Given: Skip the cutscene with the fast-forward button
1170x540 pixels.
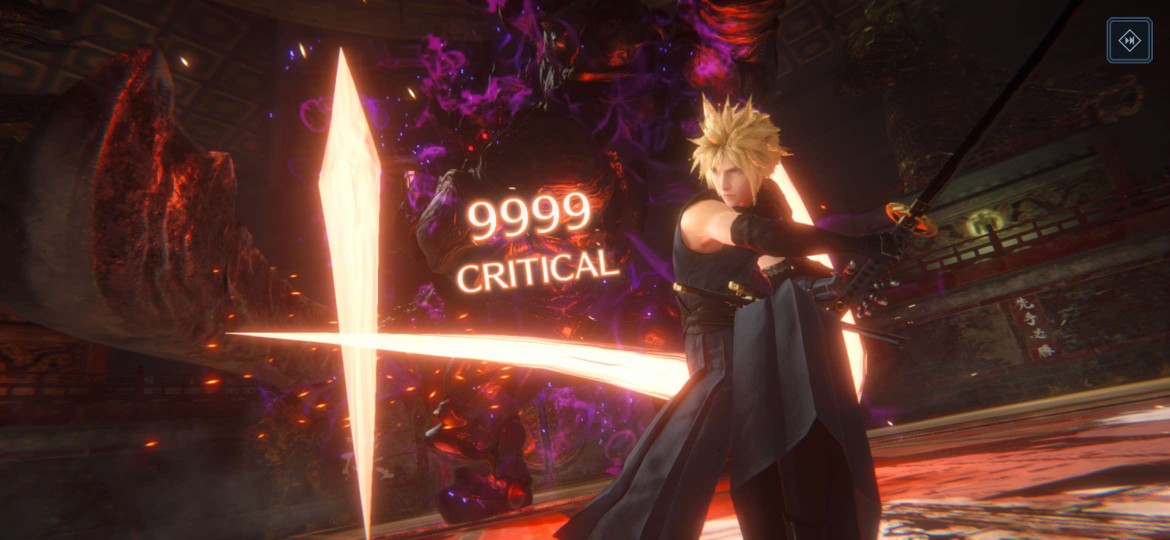Looking at the screenshot, I should tap(1129, 40).
